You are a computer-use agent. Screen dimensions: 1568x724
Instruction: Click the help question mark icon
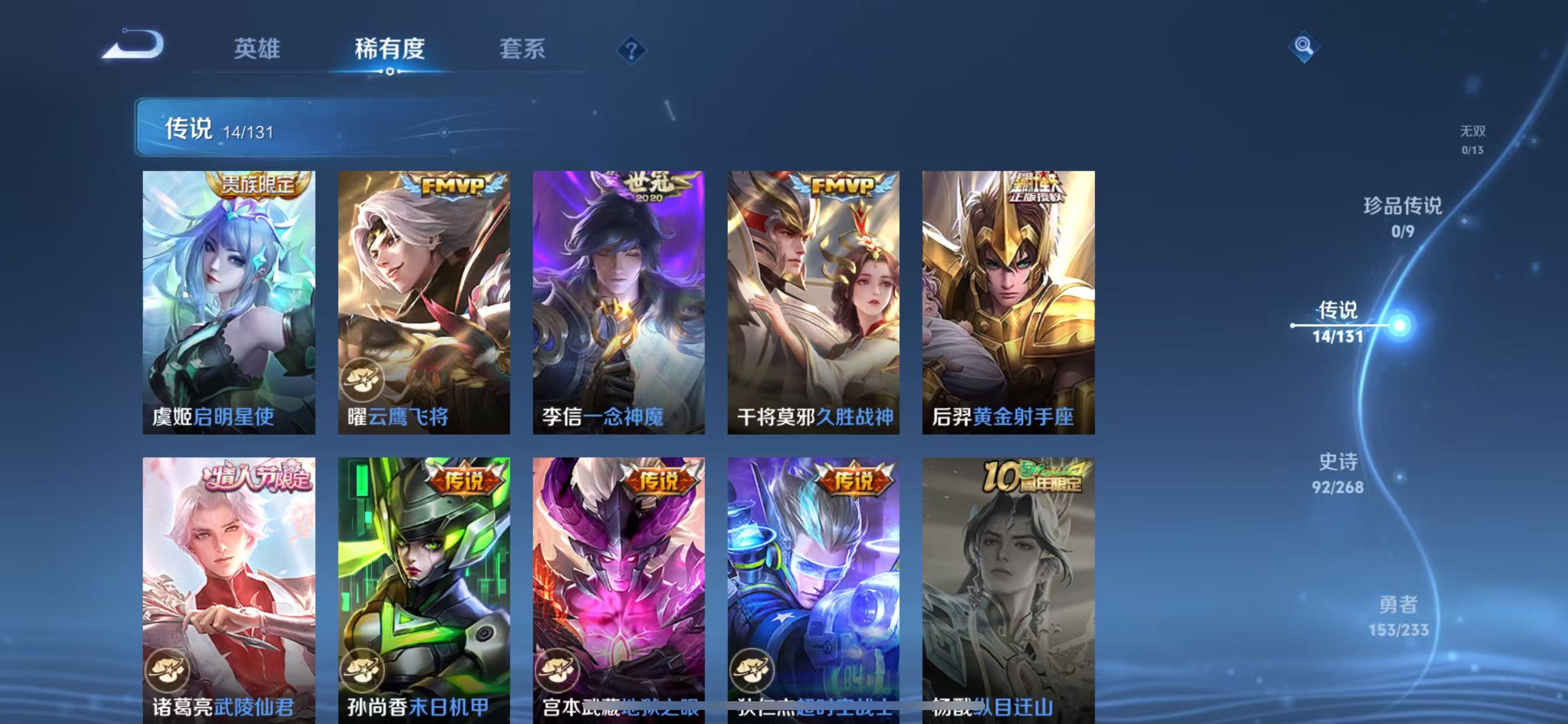[632, 51]
